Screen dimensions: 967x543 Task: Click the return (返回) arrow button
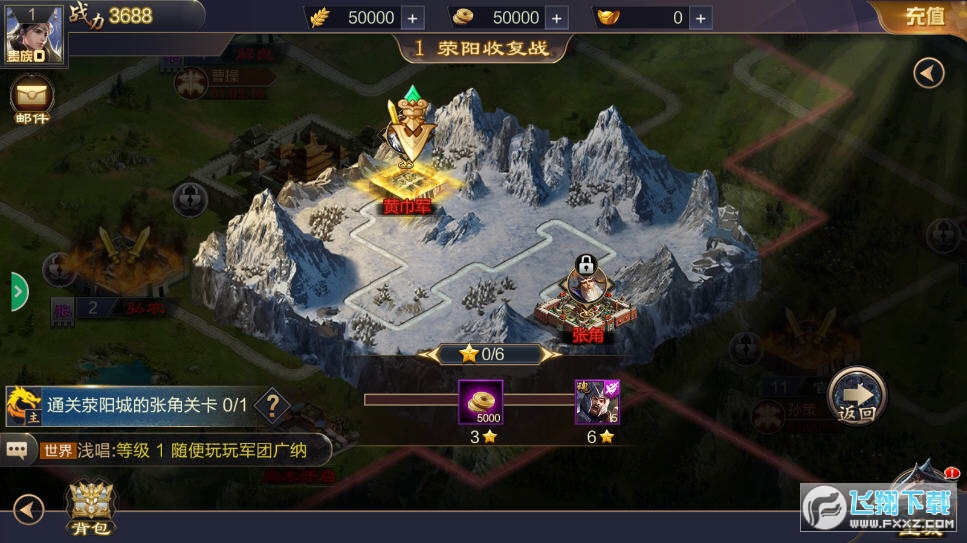click(x=857, y=393)
